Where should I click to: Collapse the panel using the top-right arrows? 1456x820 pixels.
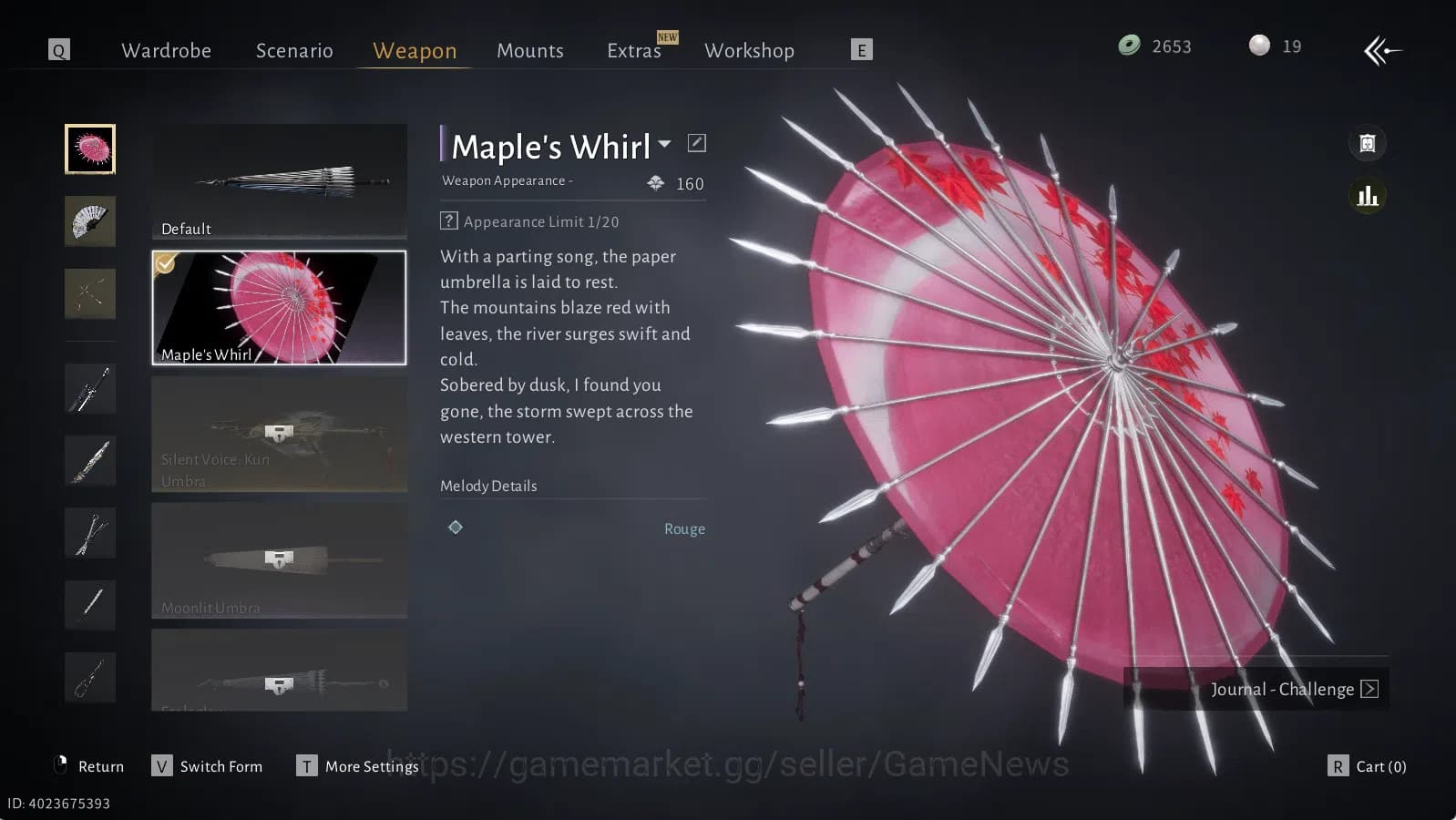point(1382,51)
